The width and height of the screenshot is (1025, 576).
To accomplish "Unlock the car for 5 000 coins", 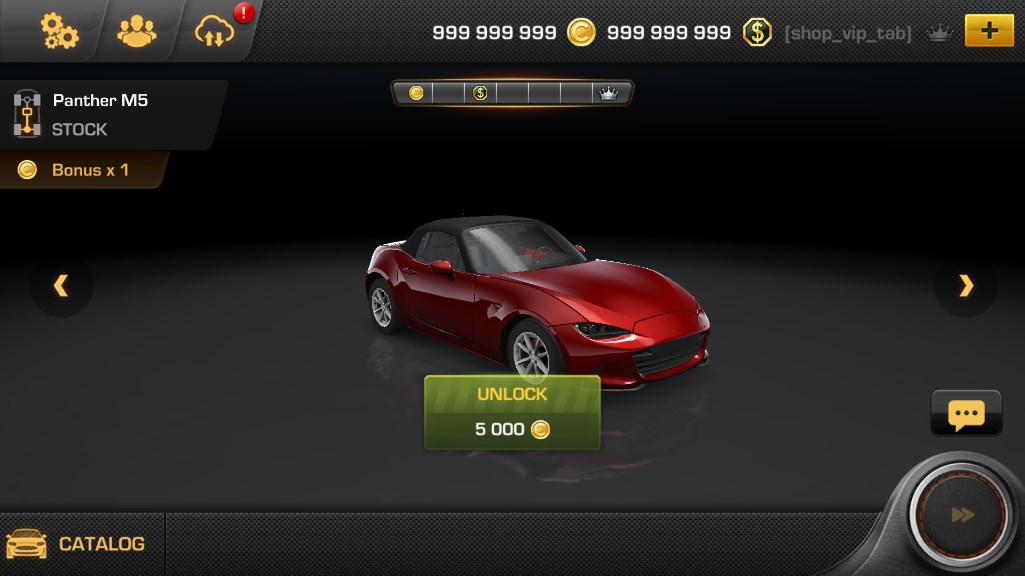I will pos(512,412).
